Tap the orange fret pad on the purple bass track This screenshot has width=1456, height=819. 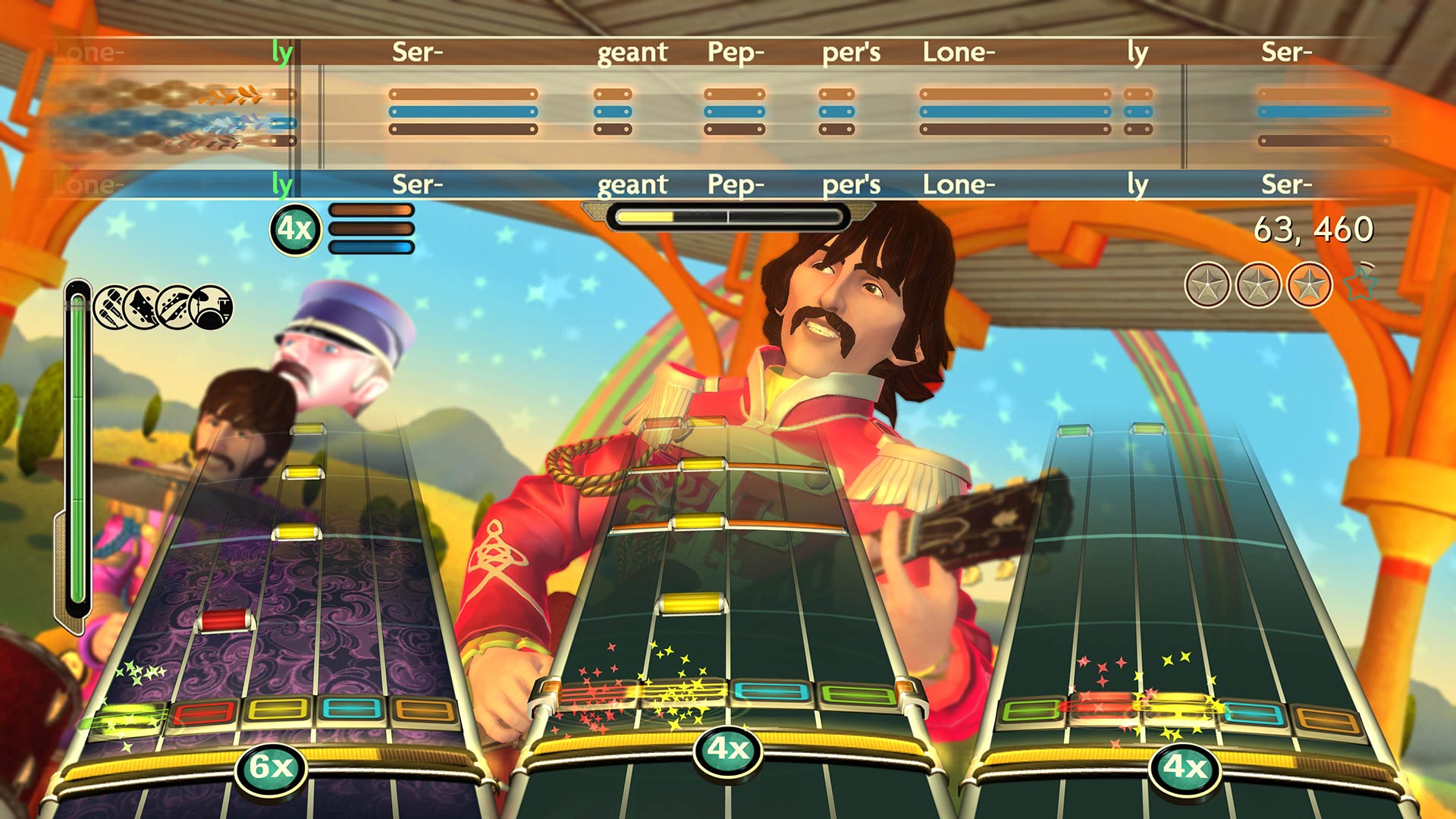pyautogui.click(x=422, y=709)
